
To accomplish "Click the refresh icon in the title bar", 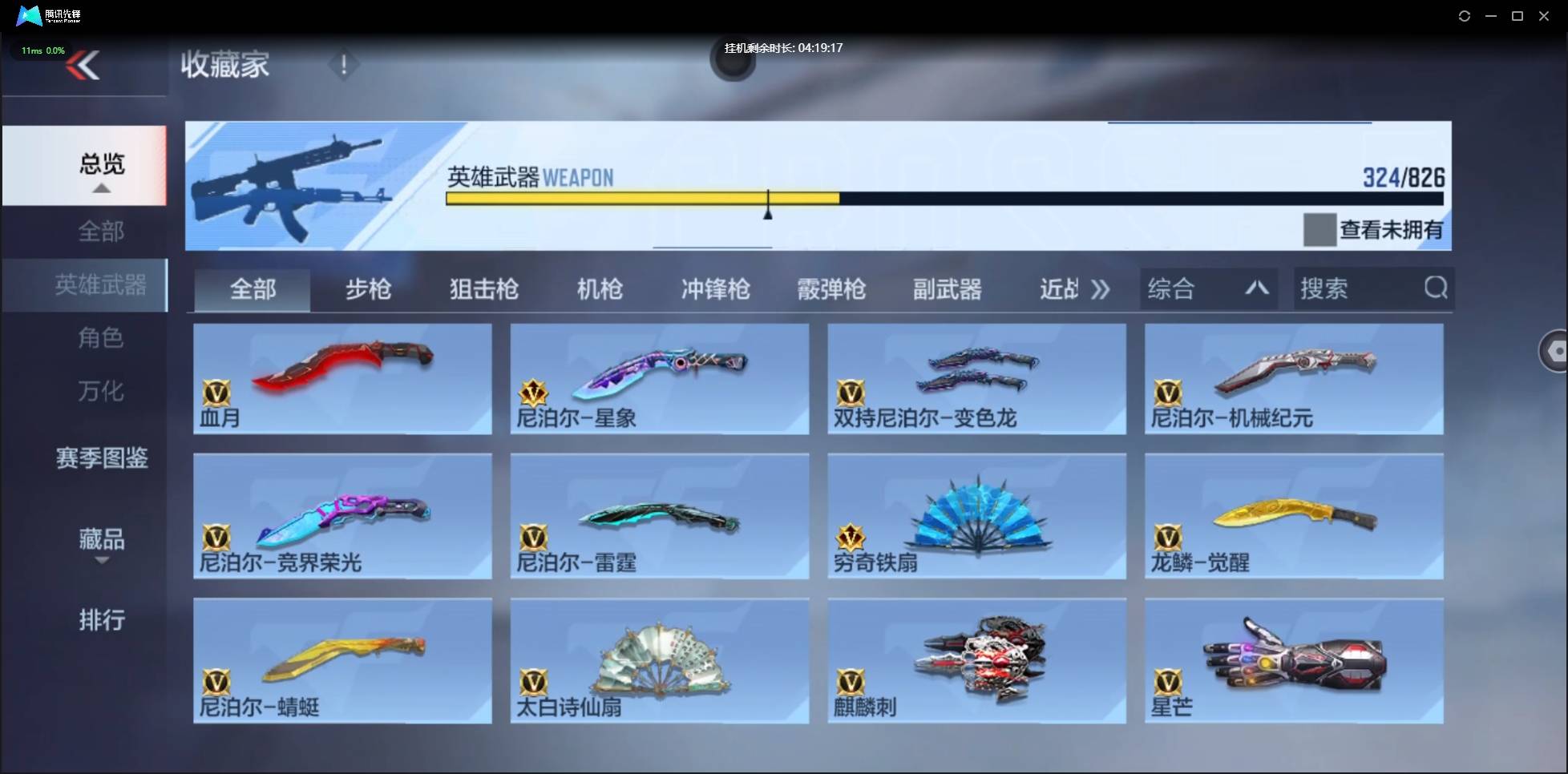I will (1465, 15).
